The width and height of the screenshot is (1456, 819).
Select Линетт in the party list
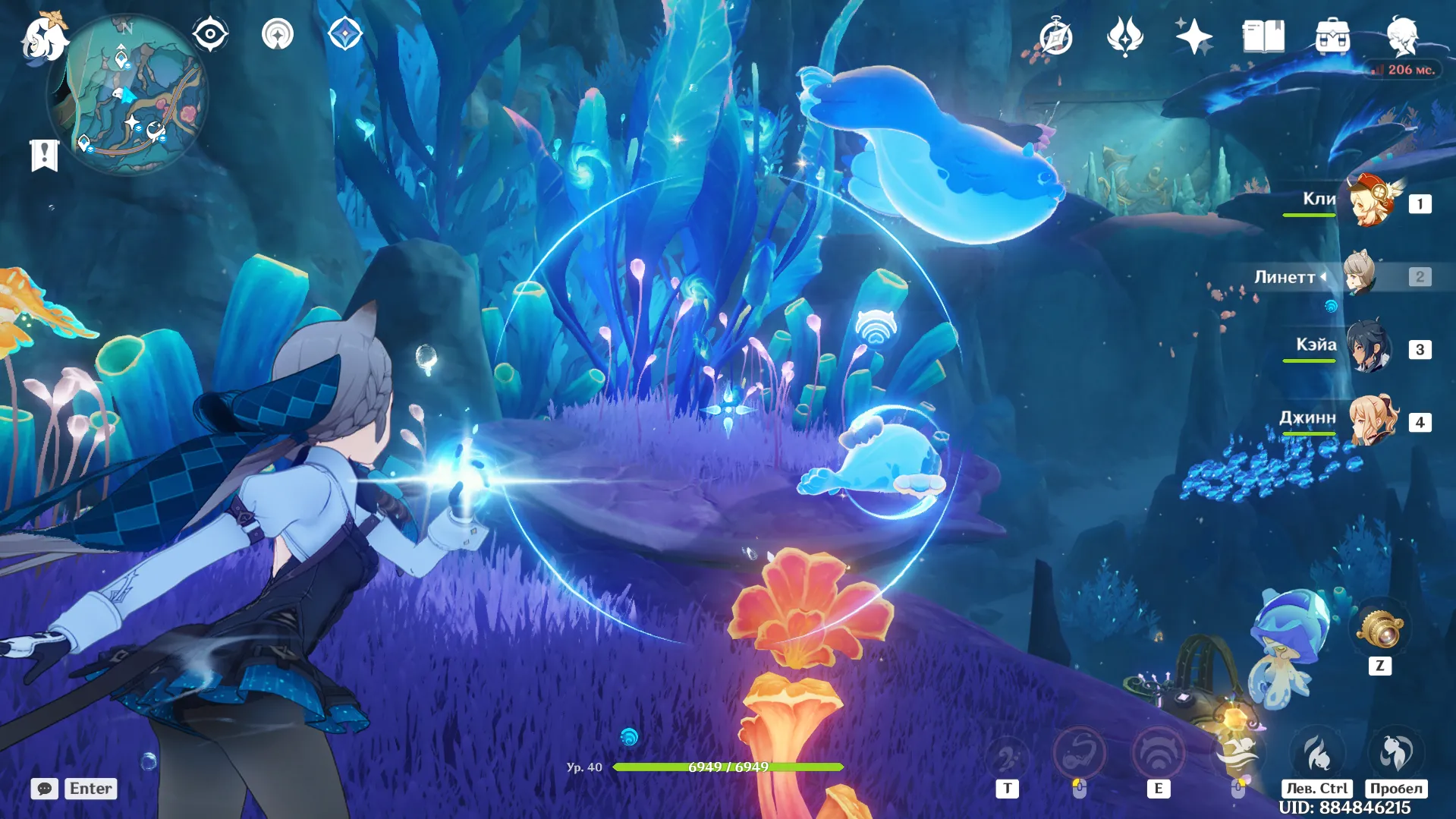[x=1361, y=276]
